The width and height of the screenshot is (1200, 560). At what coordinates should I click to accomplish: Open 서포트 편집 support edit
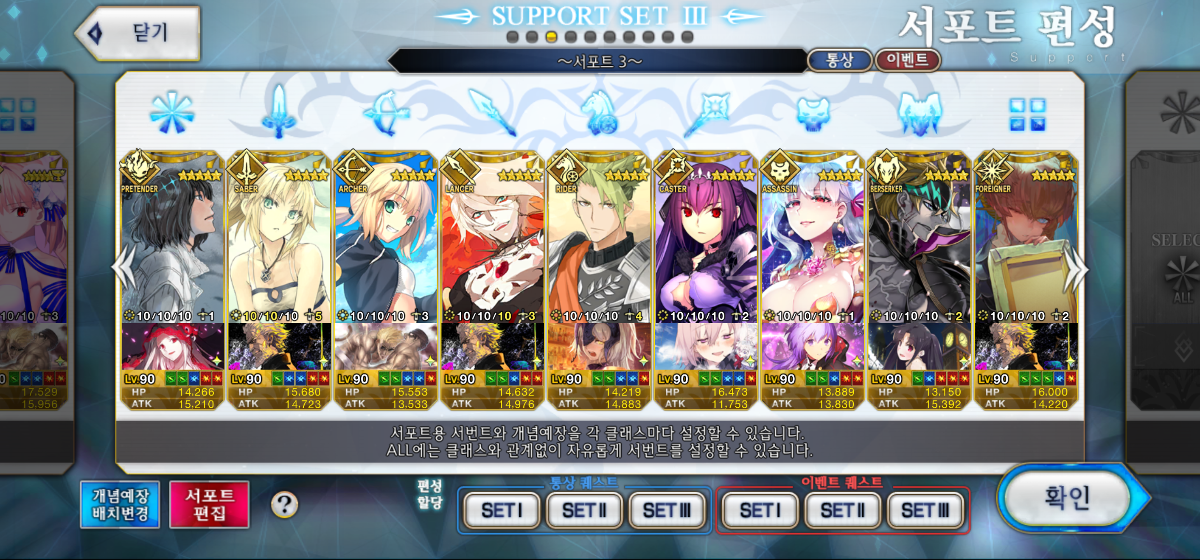coord(209,504)
